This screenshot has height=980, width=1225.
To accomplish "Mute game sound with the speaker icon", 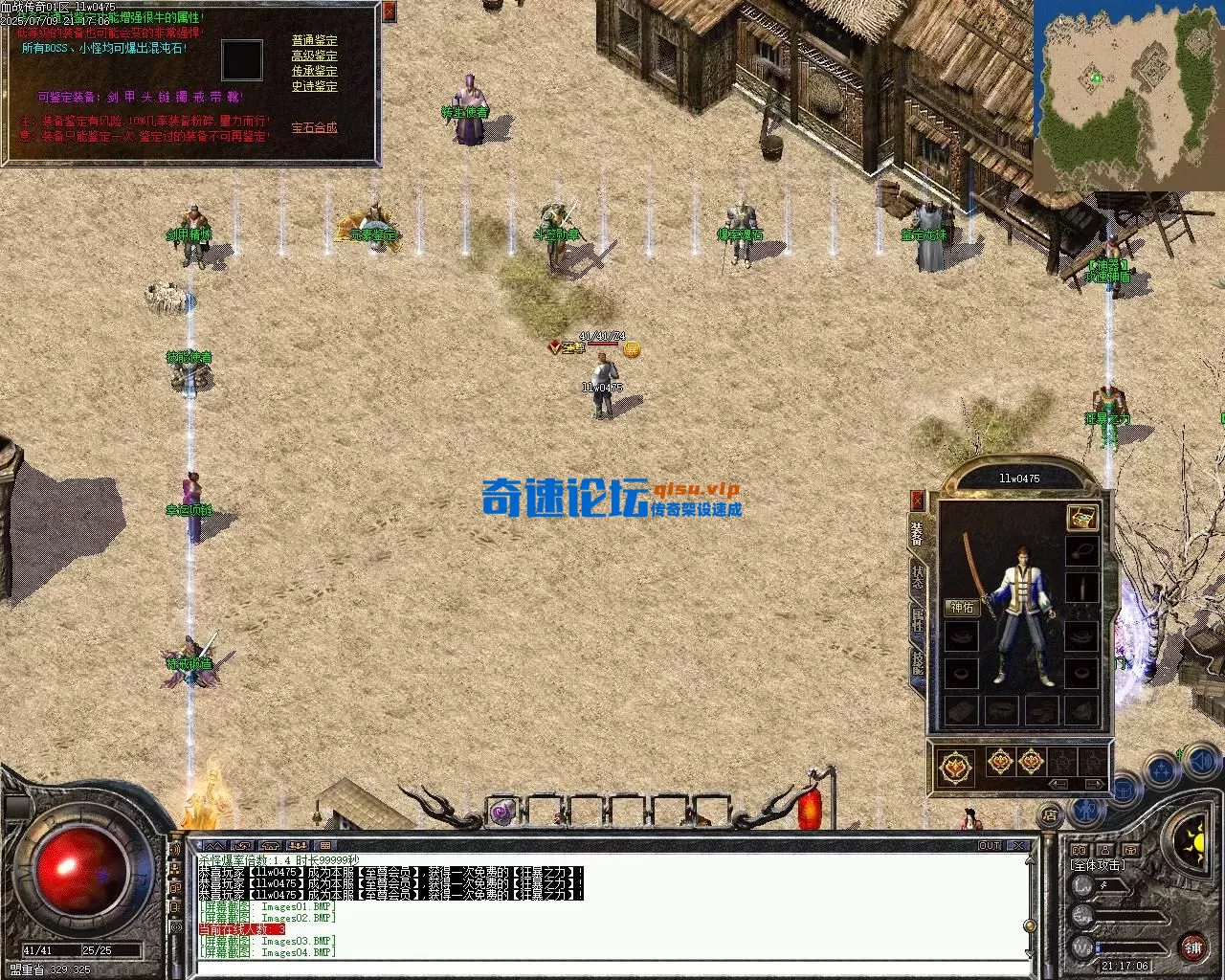I will tap(1201, 761).
